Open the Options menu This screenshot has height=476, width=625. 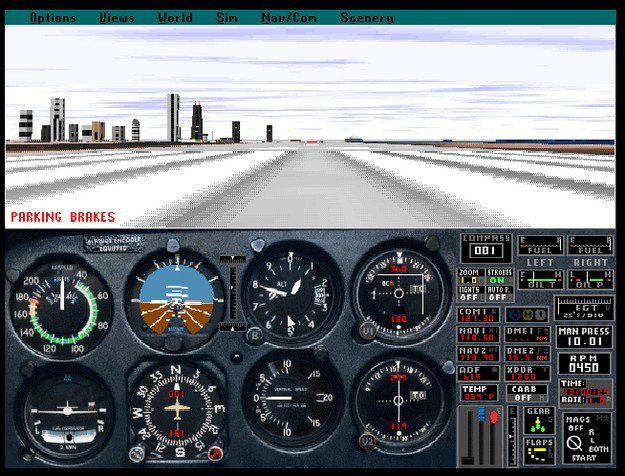point(53,17)
